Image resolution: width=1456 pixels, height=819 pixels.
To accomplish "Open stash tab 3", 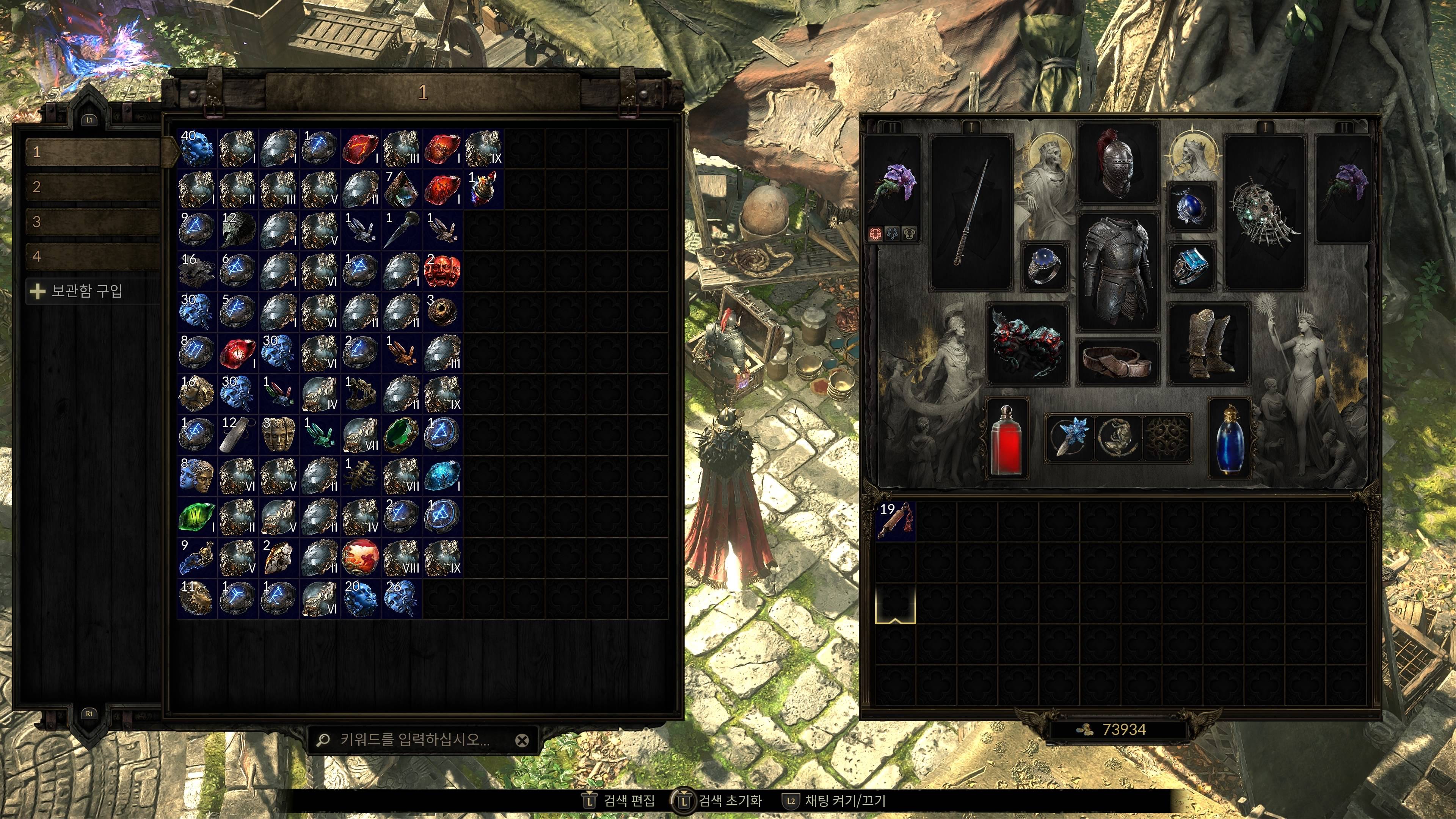I will [x=93, y=221].
